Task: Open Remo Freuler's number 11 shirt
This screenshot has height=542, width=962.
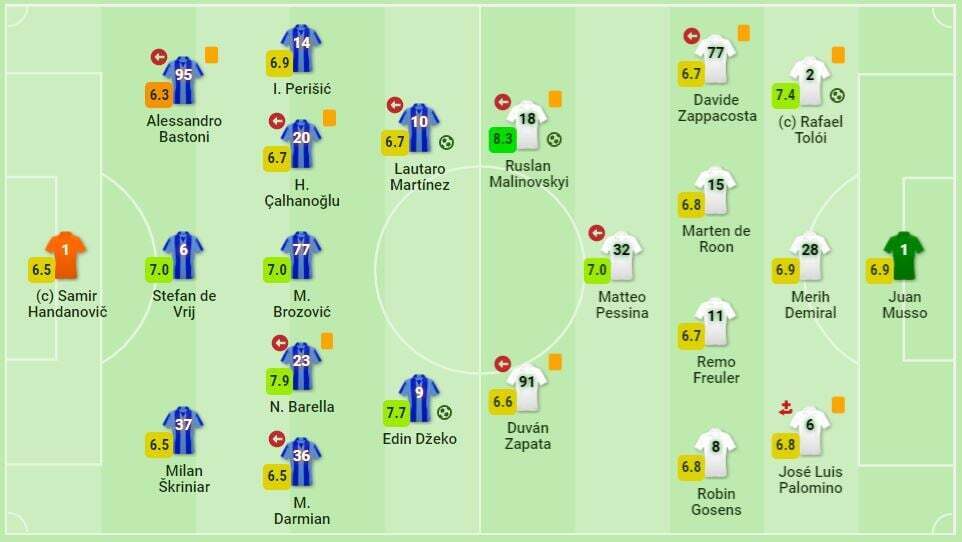Action: click(x=715, y=321)
